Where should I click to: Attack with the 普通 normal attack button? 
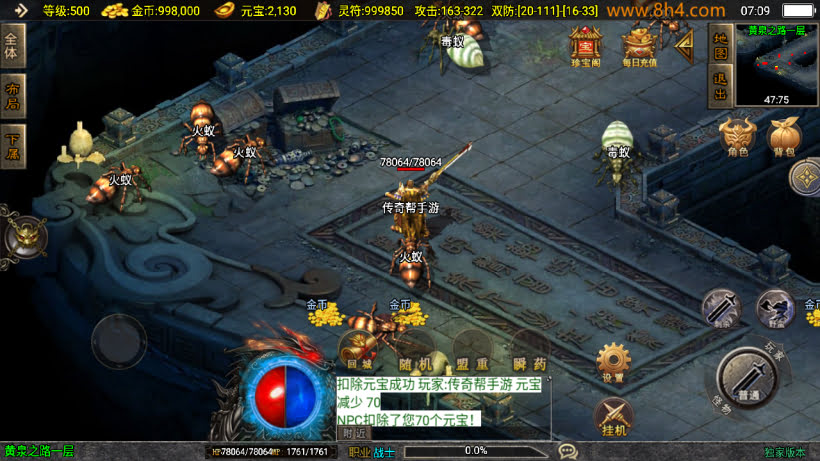coord(747,377)
